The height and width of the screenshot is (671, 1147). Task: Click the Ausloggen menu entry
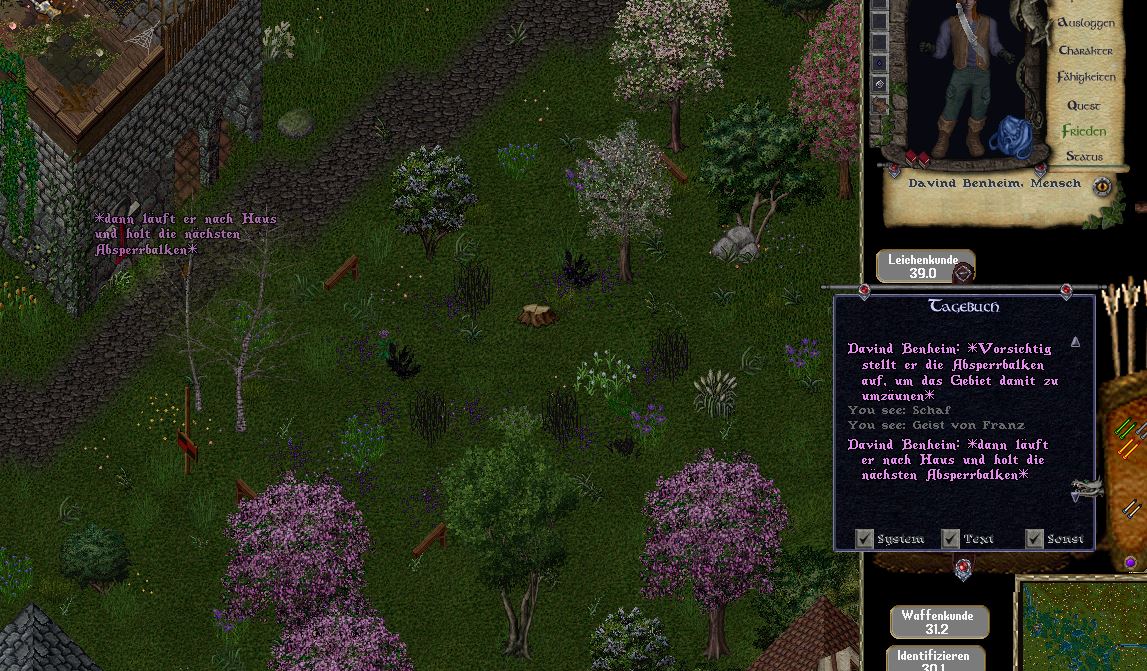tap(1085, 22)
